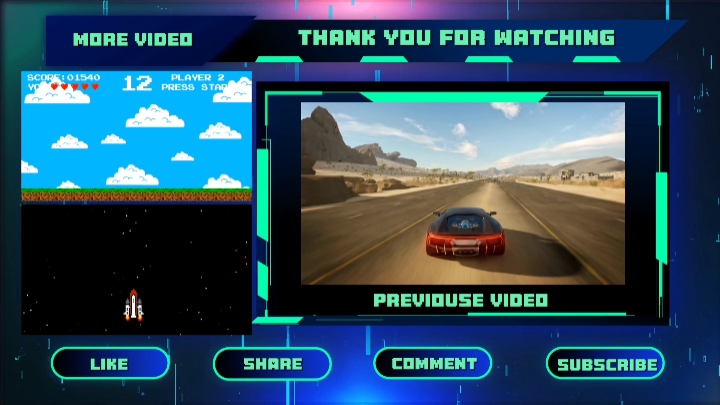Choose the More Video rocket game thumbnail
Image resolution: width=720 pixels, height=405 pixels.
pyautogui.click(x=137, y=201)
